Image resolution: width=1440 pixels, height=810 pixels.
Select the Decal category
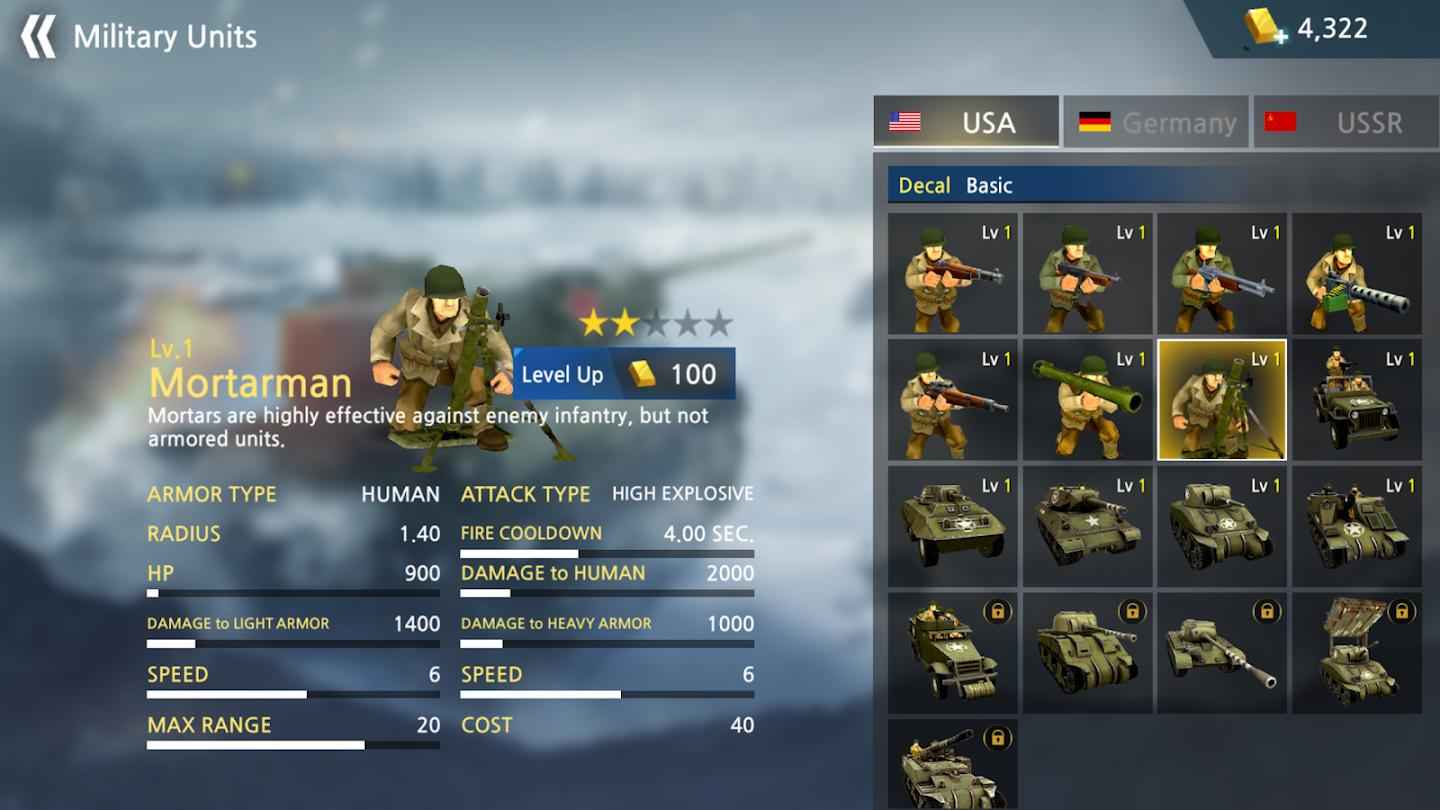tap(924, 185)
